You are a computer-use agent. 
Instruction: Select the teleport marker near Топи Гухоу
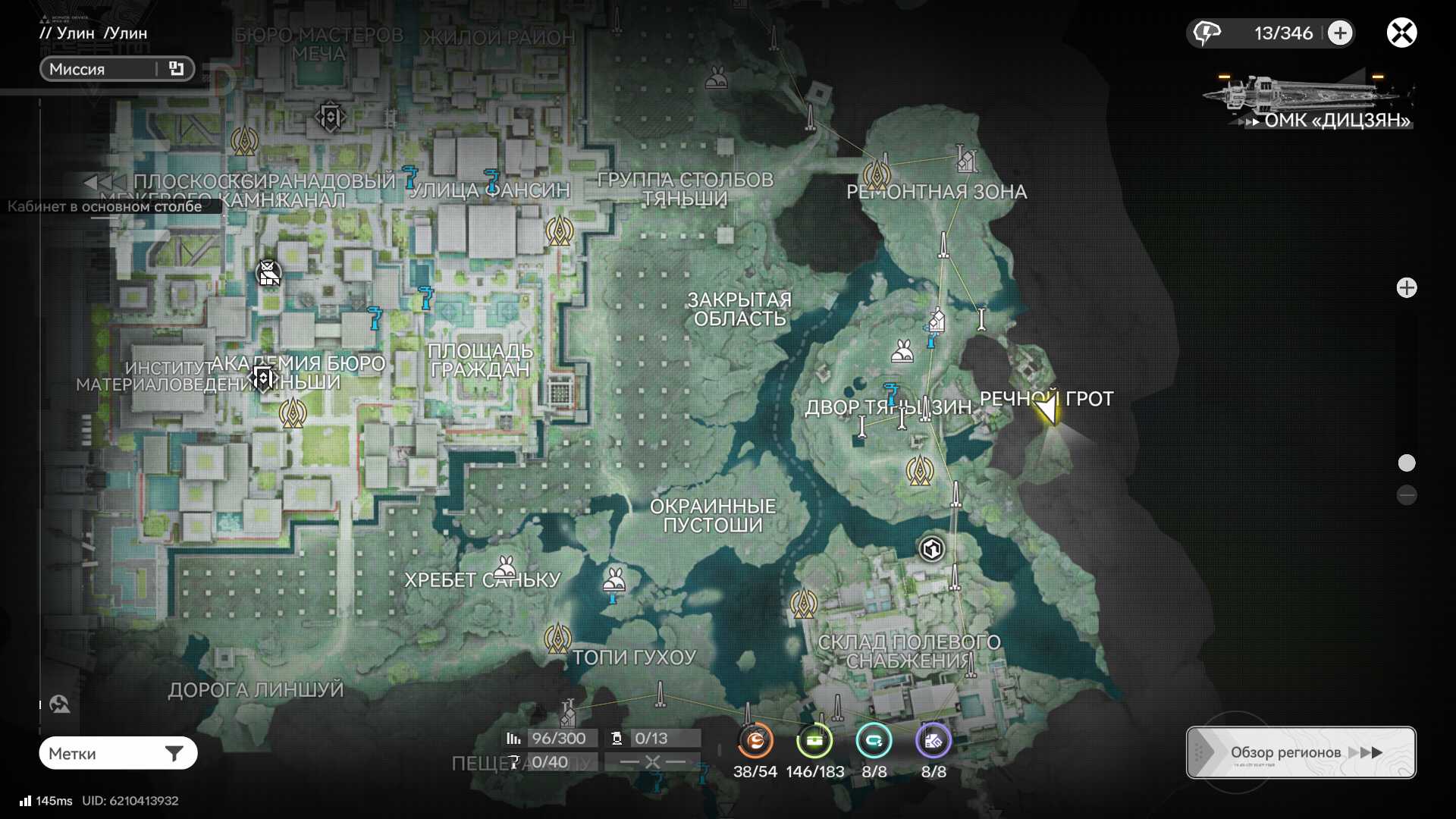tap(557, 639)
